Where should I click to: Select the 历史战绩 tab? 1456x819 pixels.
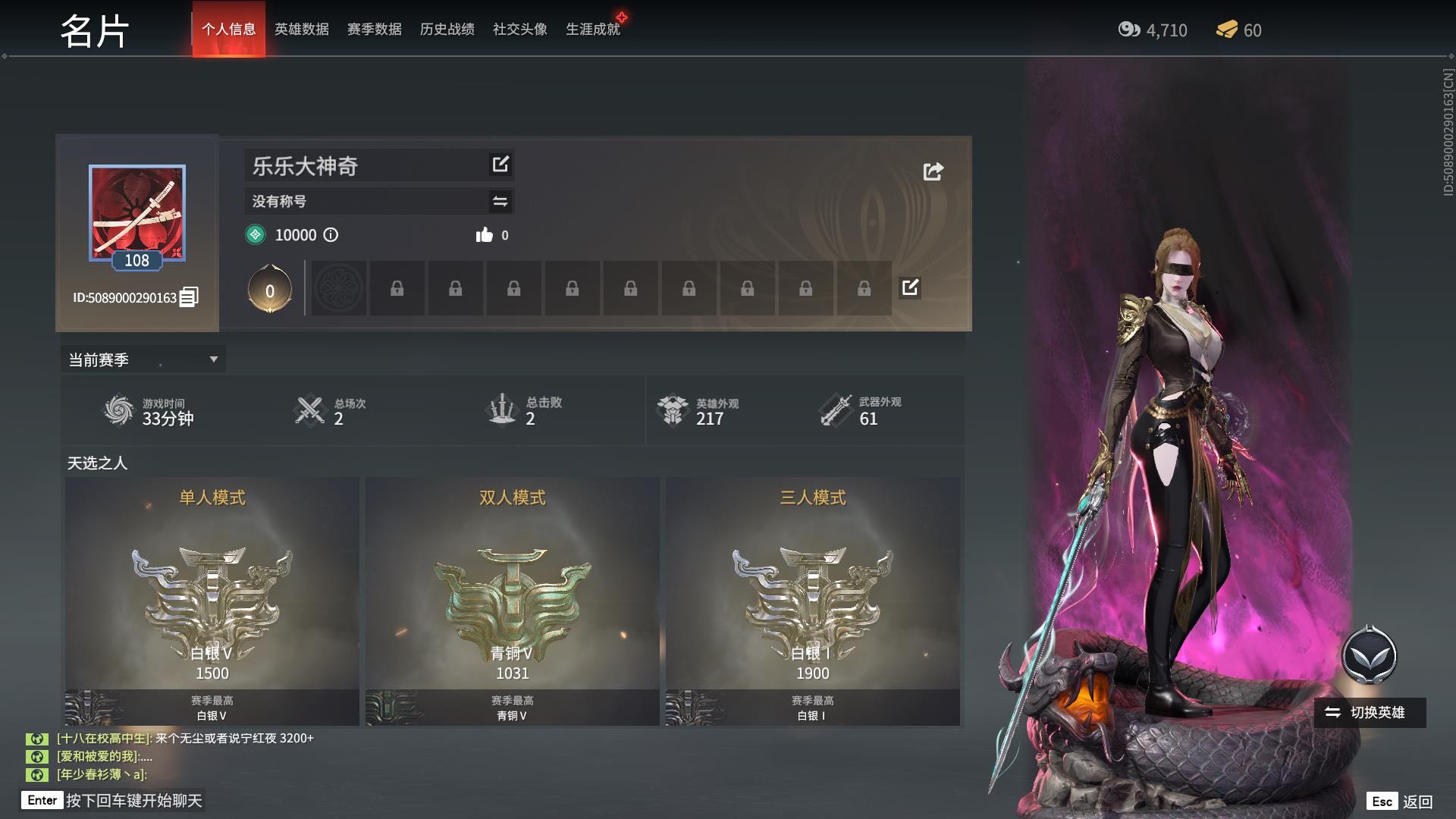click(x=447, y=30)
